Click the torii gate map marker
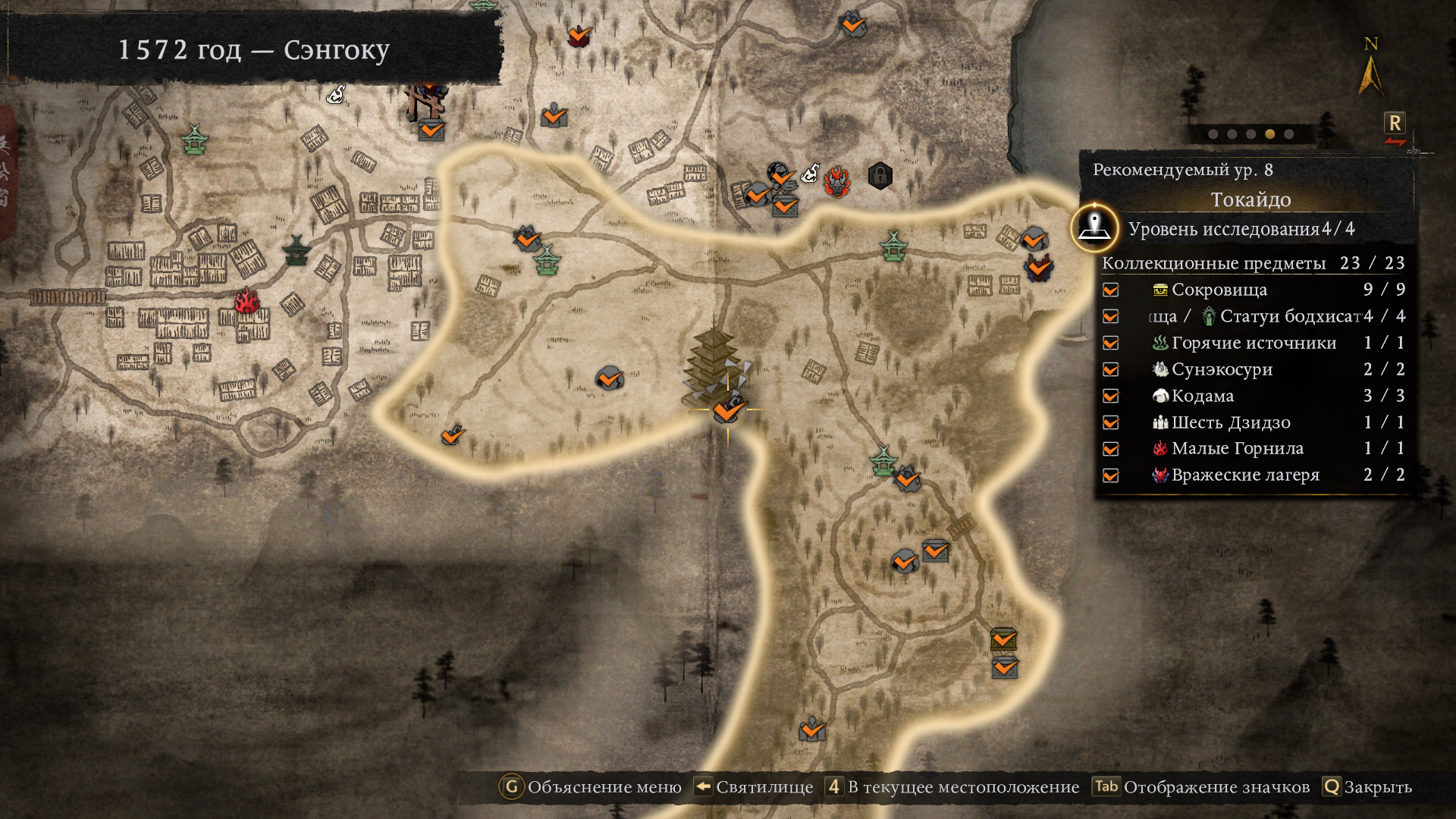The height and width of the screenshot is (819, 1456). 426,101
